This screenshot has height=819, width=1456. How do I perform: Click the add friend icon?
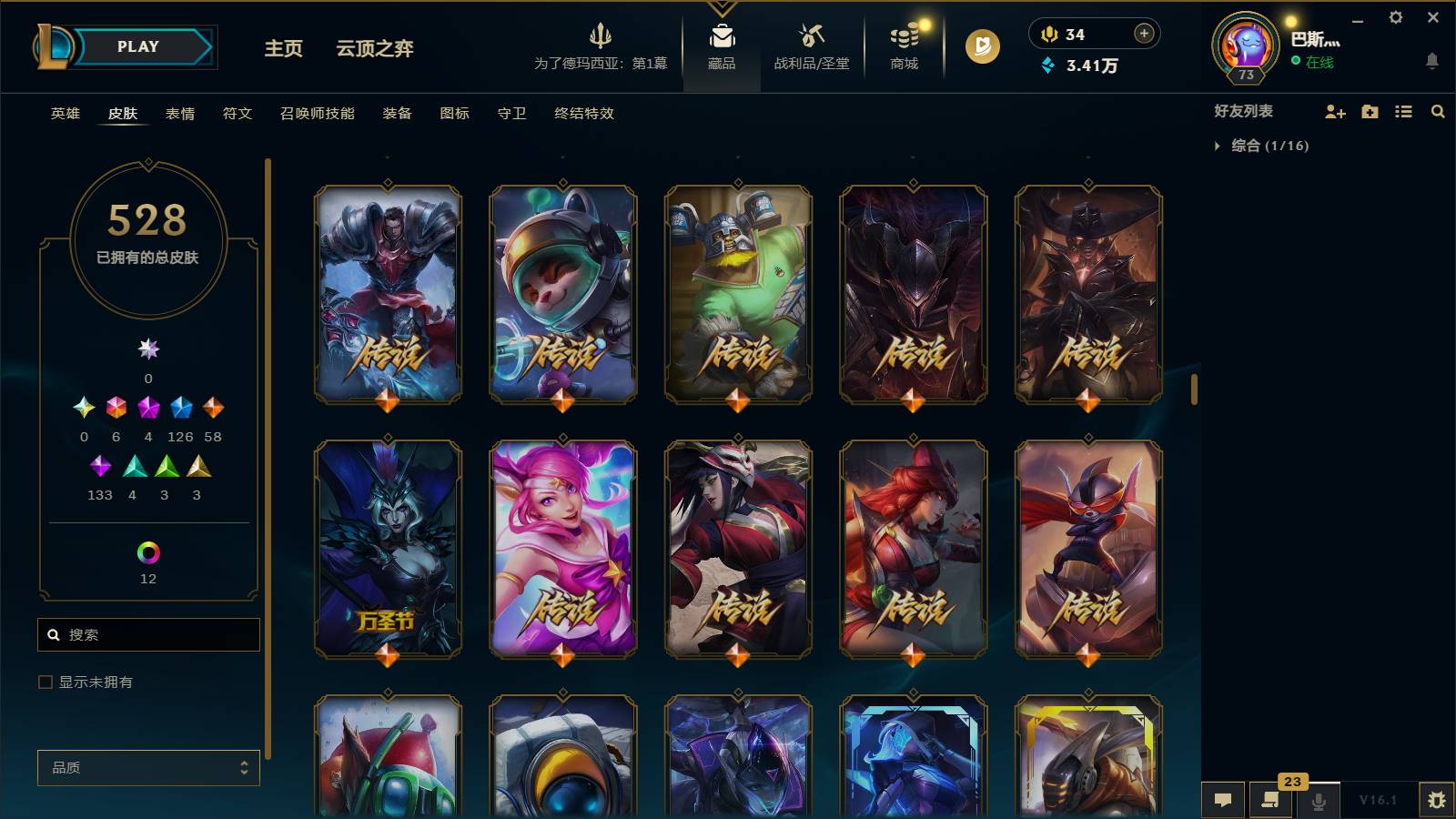tap(1334, 112)
